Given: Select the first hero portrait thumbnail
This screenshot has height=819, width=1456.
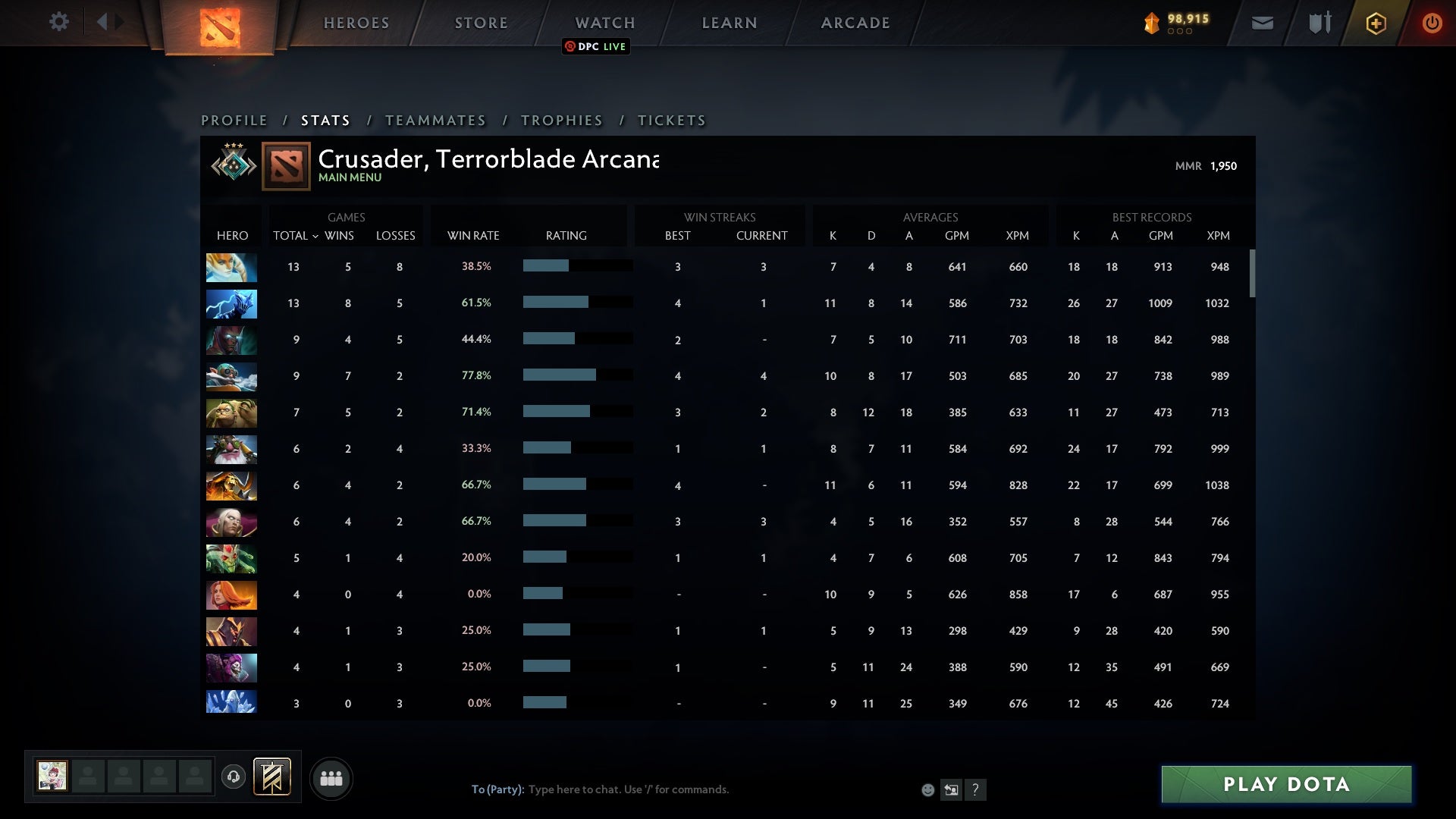Looking at the screenshot, I should [231, 267].
